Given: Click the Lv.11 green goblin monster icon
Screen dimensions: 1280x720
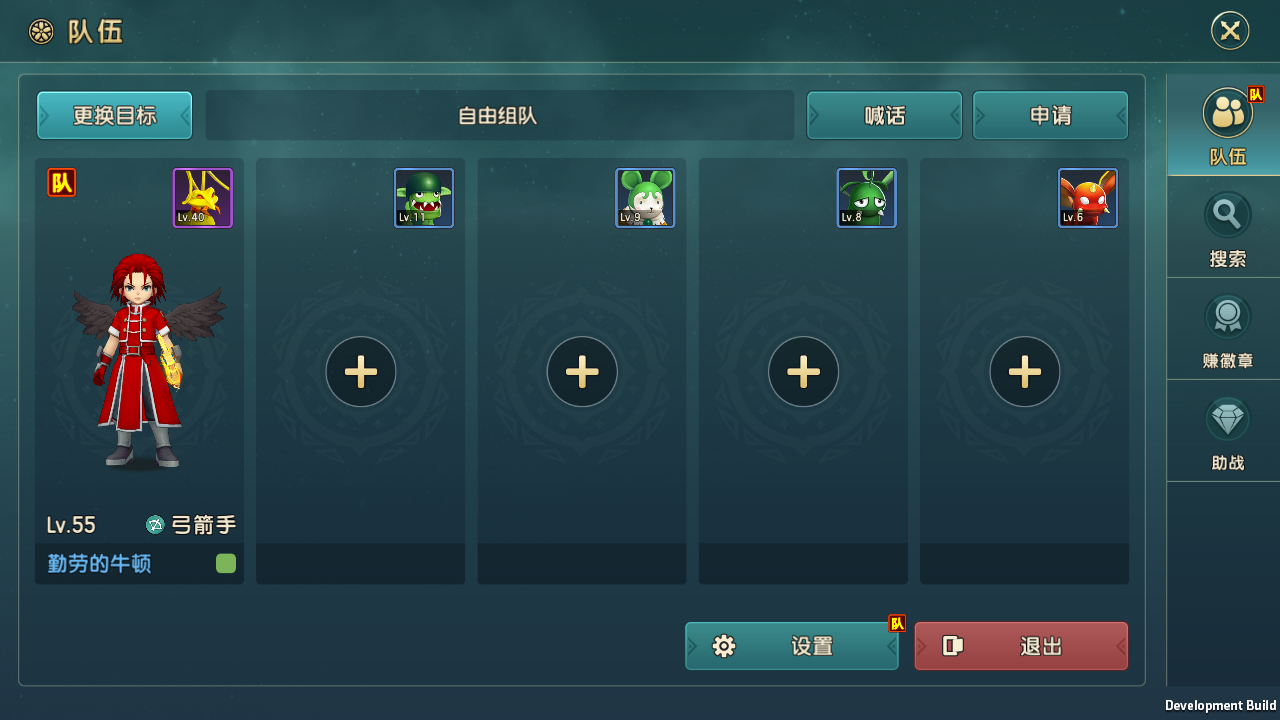Looking at the screenshot, I should point(423,197).
